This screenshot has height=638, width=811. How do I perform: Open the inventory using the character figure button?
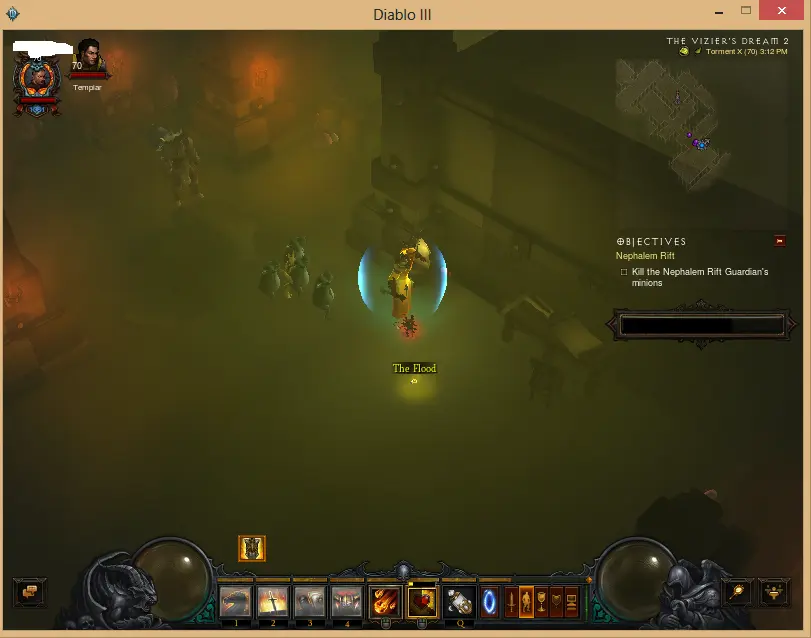click(x=526, y=601)
